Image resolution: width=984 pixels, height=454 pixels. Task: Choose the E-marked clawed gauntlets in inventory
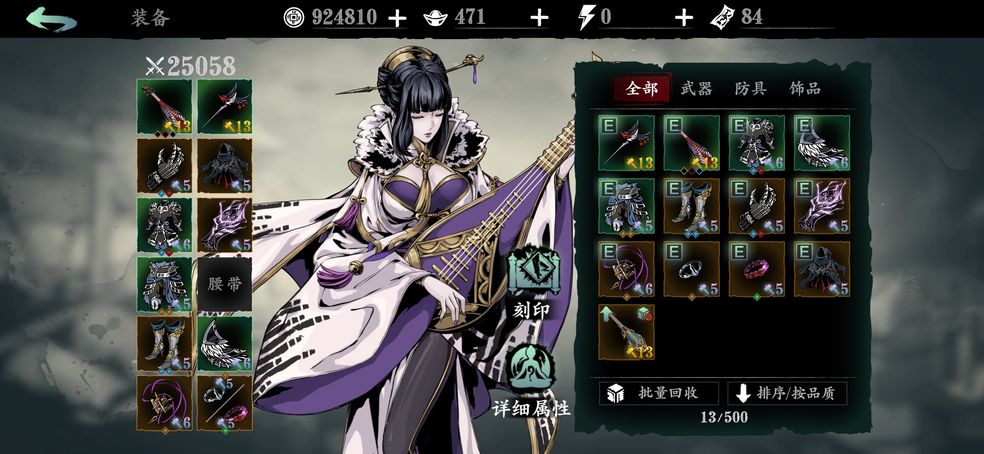(x=756, y=206)
